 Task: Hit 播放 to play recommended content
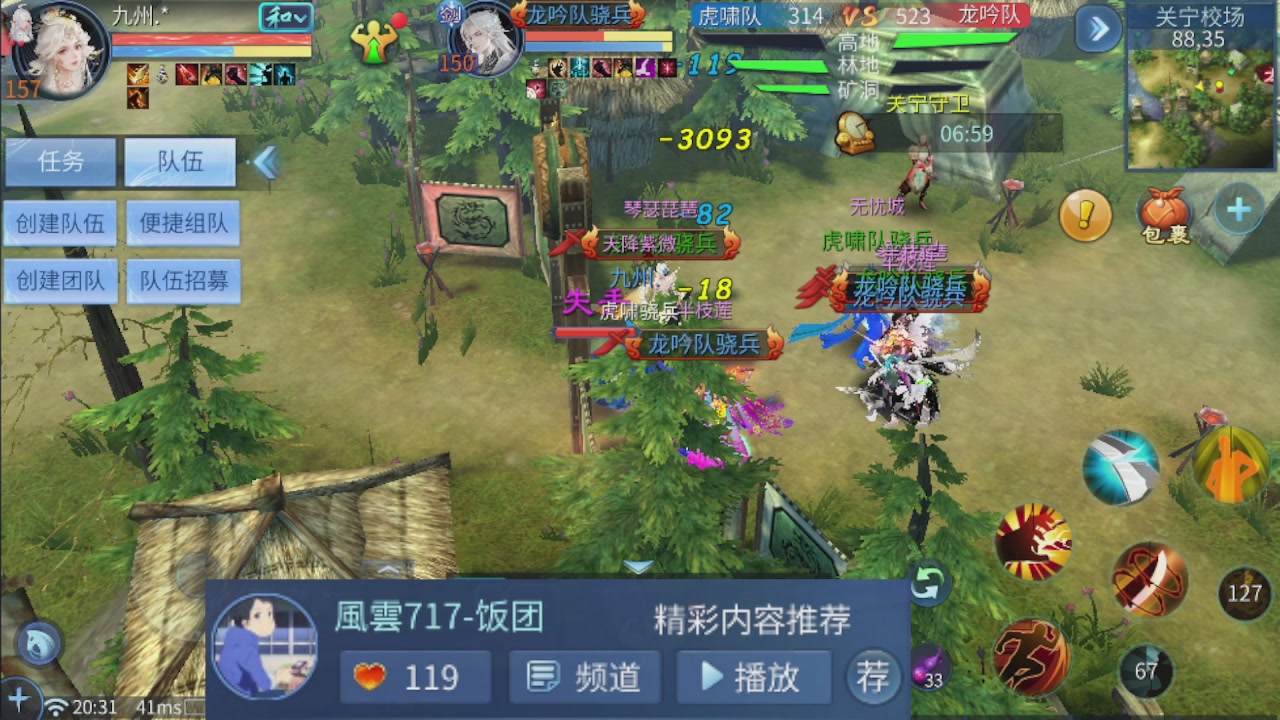pos(753,677)
